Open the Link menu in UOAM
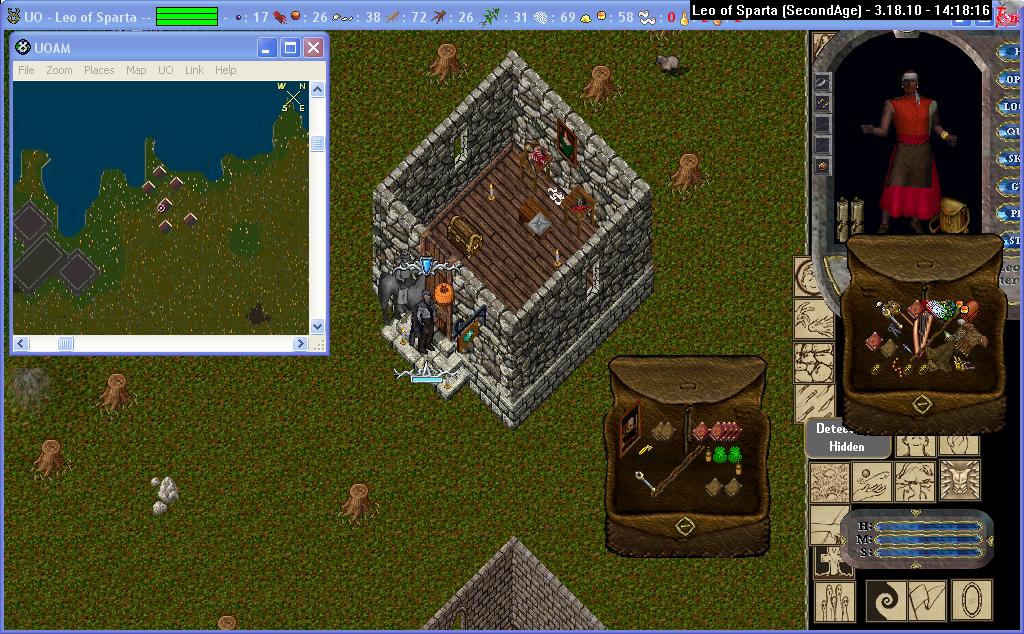This screenshot has height=634, width=1024. pyautogui.click(x=194, y=70)
